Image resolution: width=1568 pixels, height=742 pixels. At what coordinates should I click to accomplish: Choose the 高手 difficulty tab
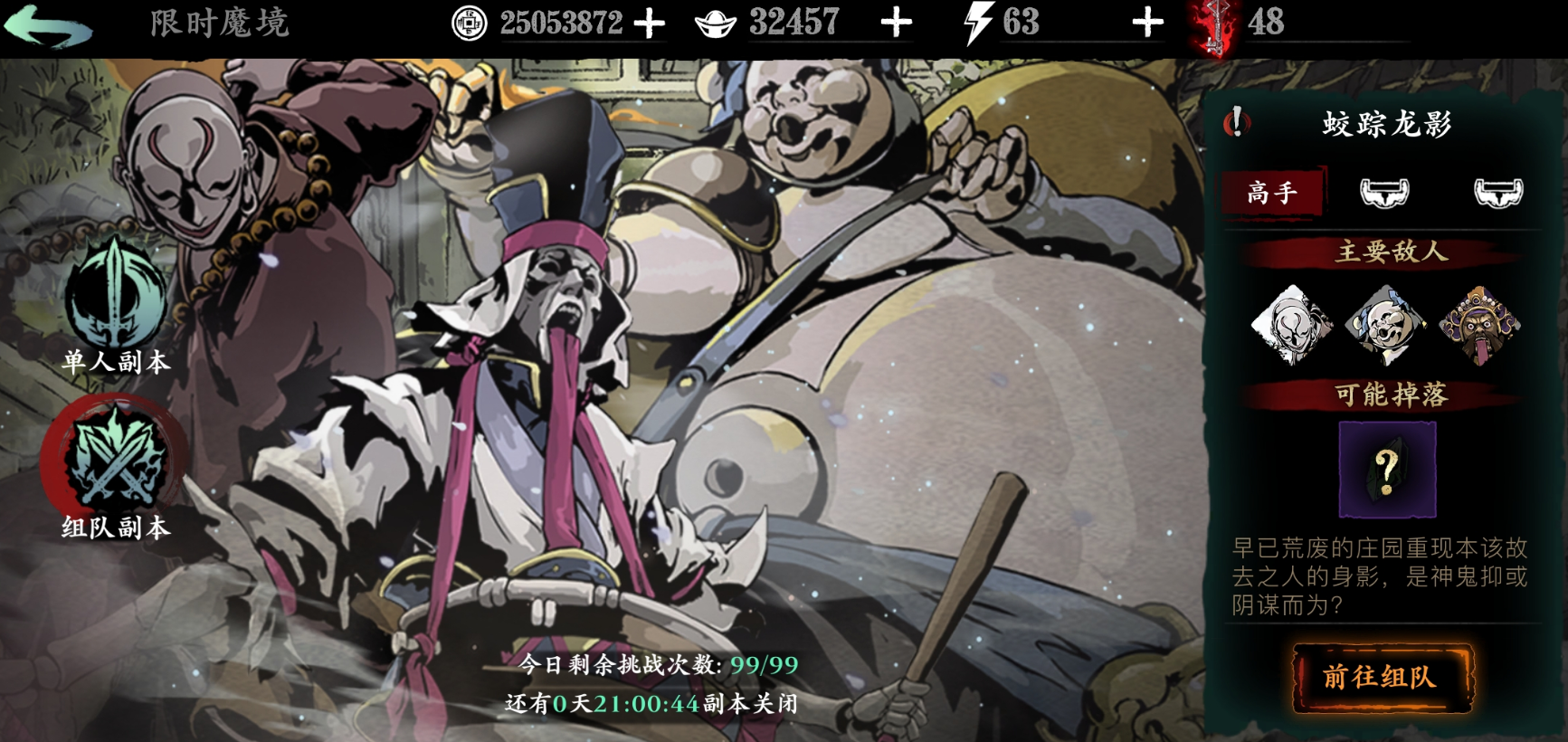click(1272, 192)
